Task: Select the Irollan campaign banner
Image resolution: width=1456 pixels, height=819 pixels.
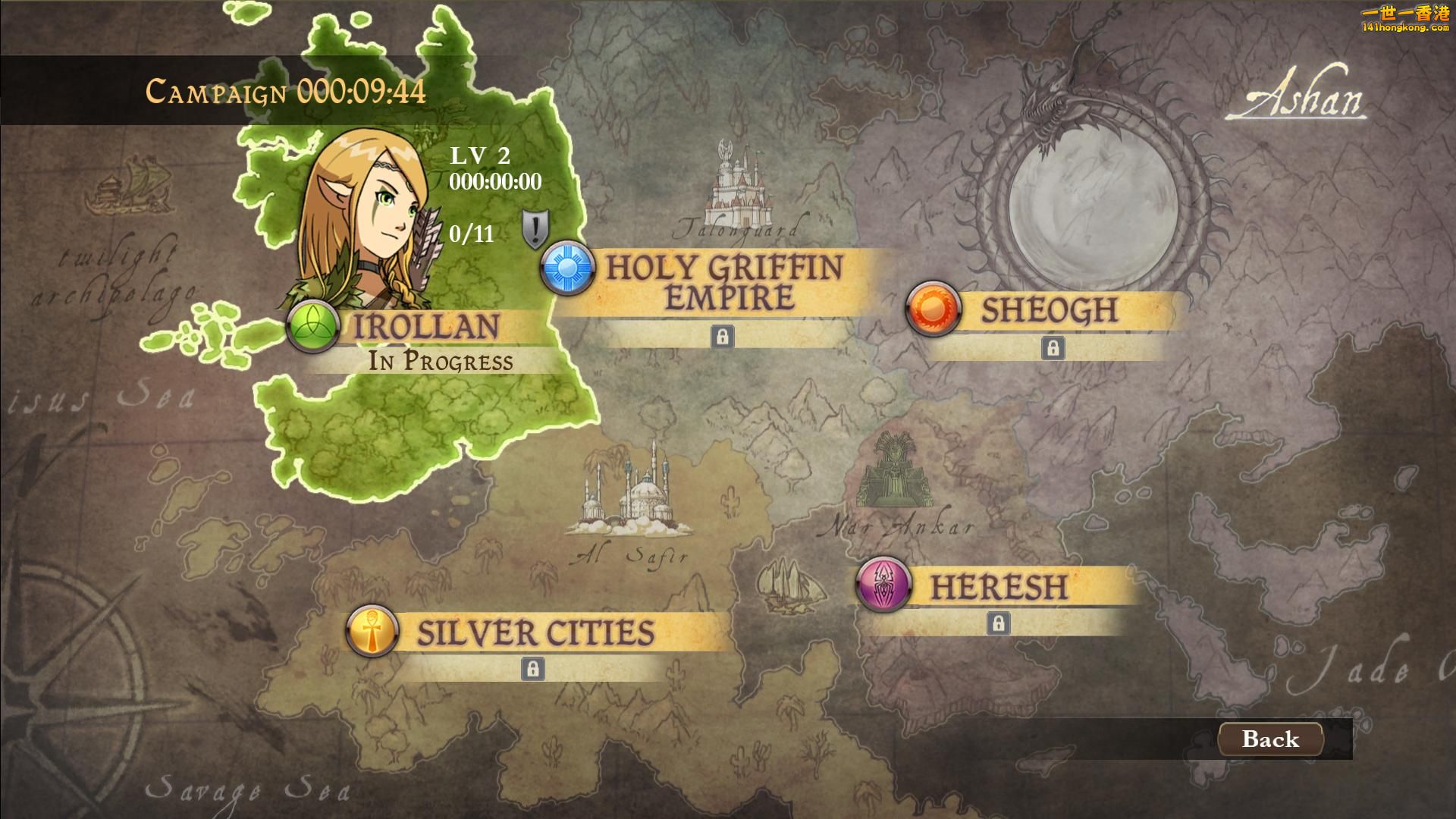Action: point(426,327)
